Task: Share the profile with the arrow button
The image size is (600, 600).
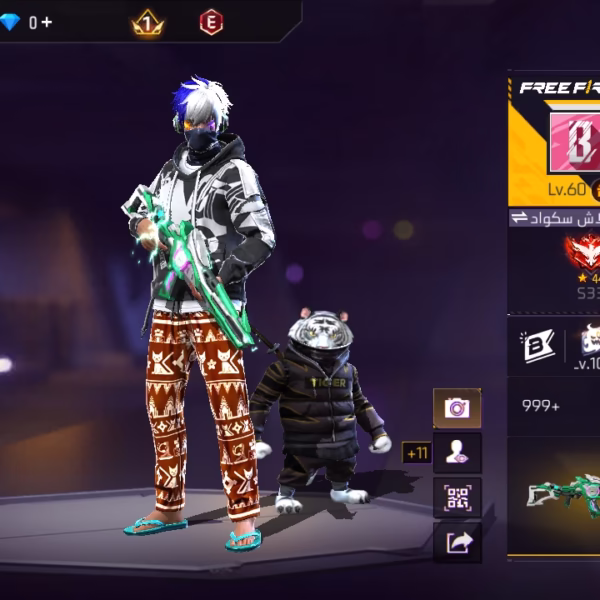Action: [457, 542]
